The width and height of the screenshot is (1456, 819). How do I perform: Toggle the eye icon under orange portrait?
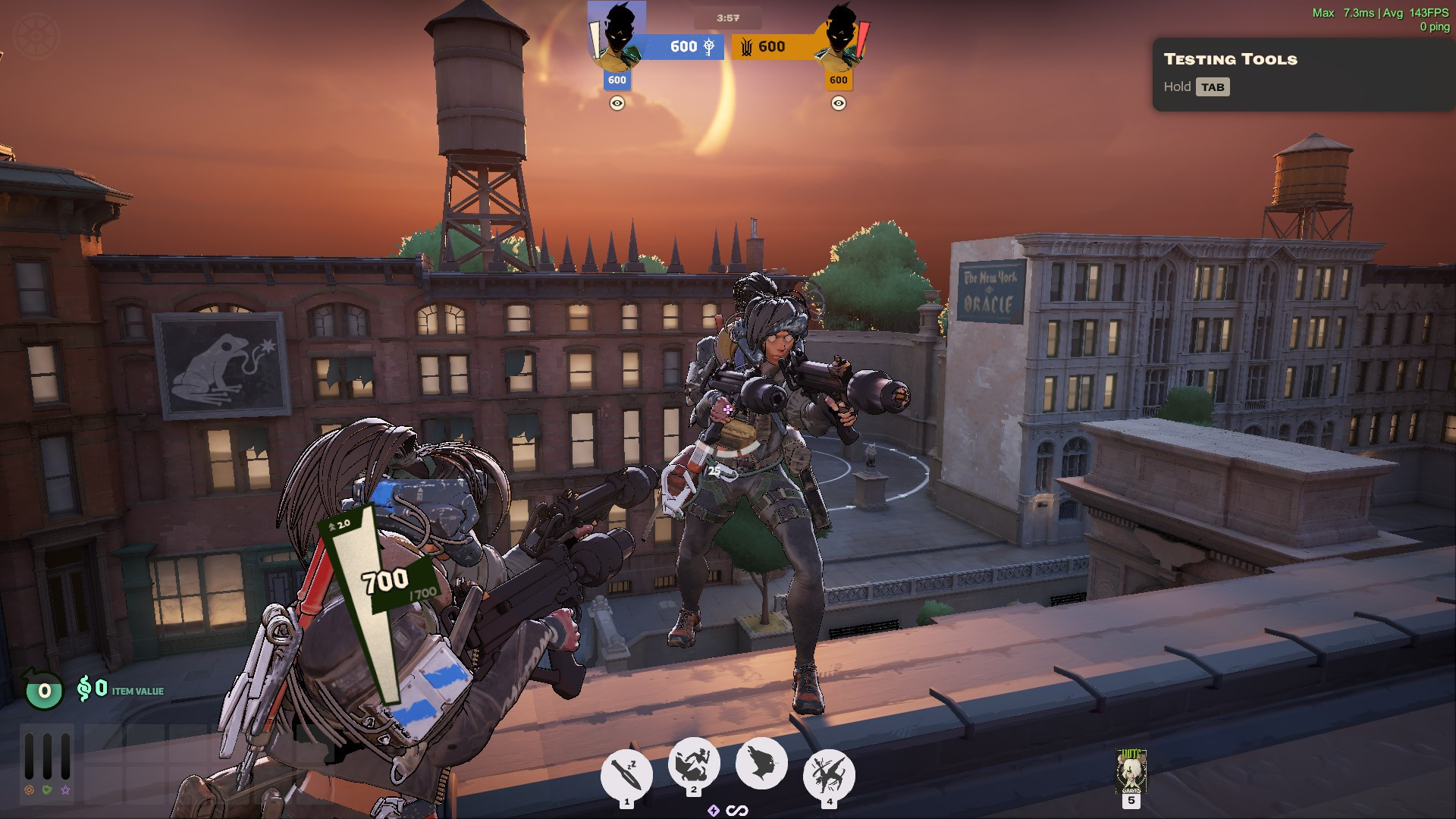838,103
